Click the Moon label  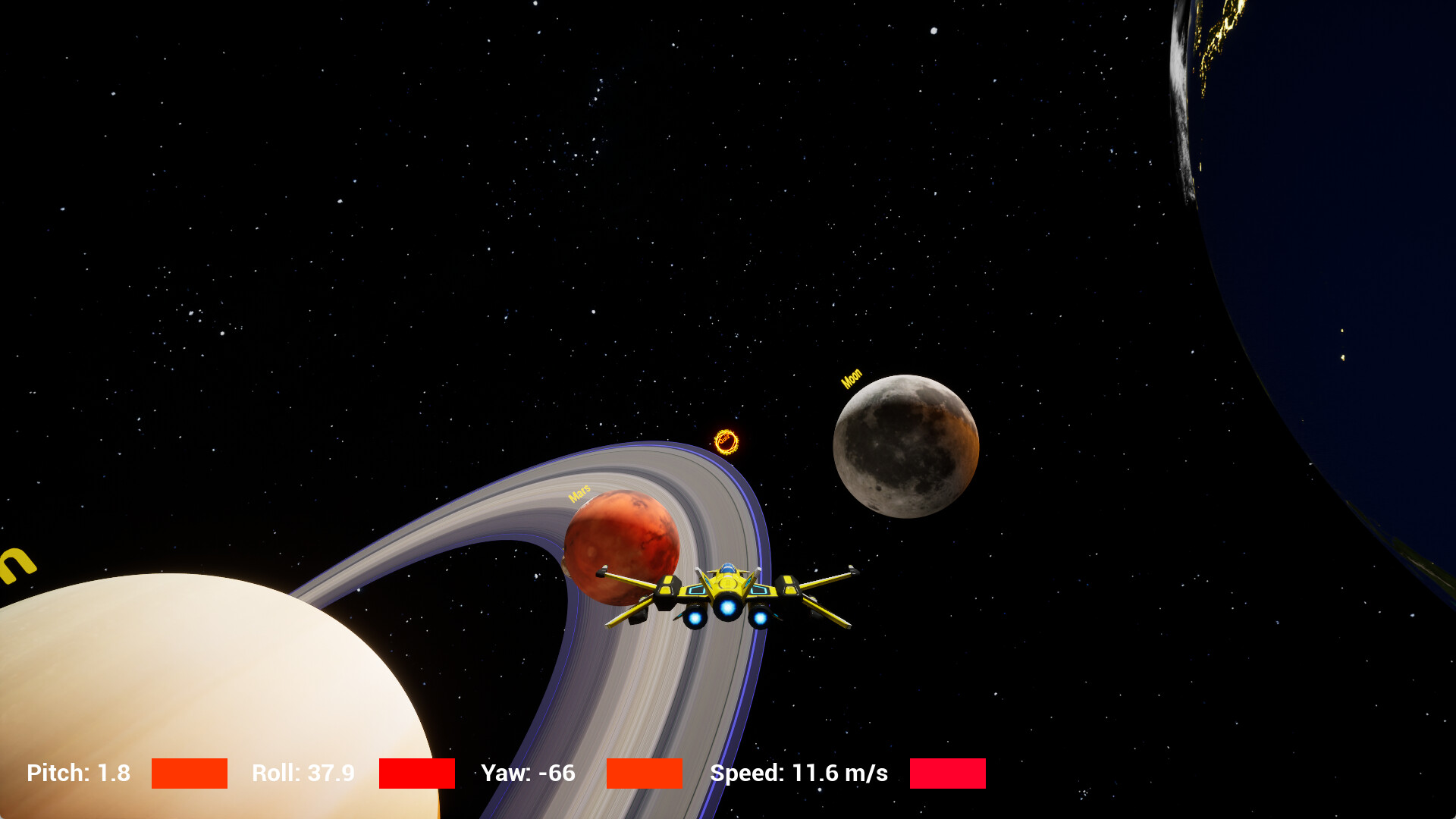(x=852, y=377)
